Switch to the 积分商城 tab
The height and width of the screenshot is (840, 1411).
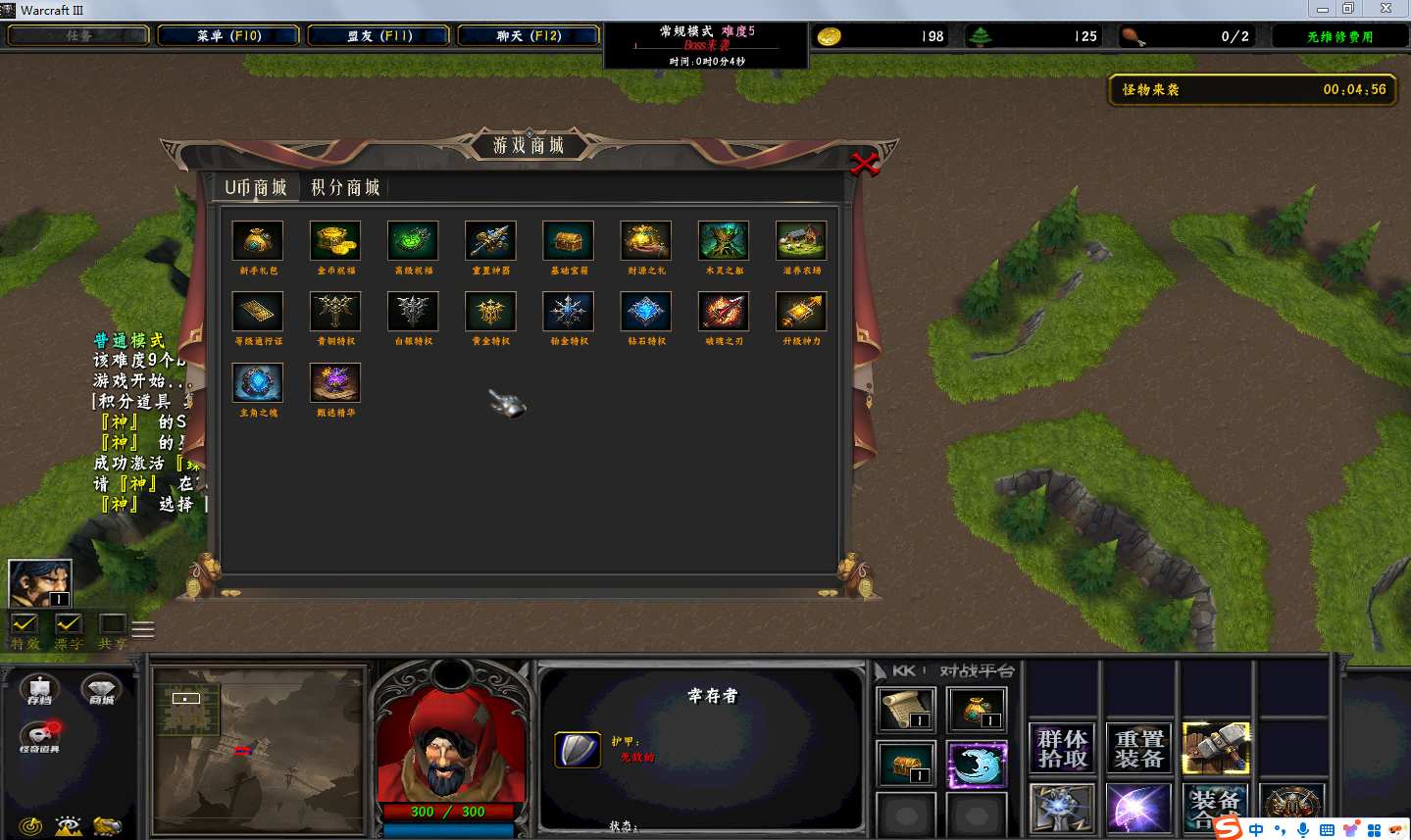(345, 187)
